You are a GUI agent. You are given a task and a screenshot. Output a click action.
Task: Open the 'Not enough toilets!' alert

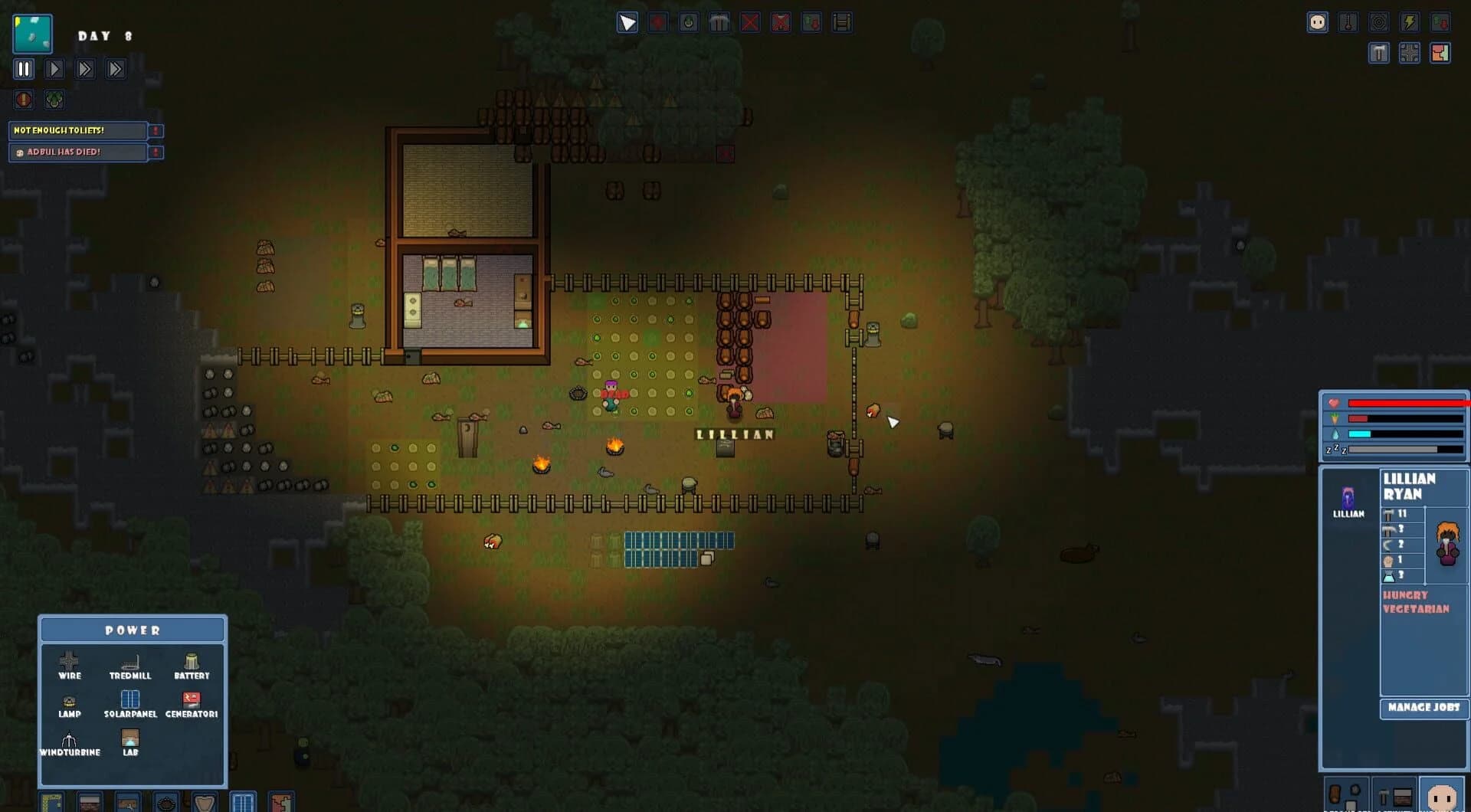point(77,130)
